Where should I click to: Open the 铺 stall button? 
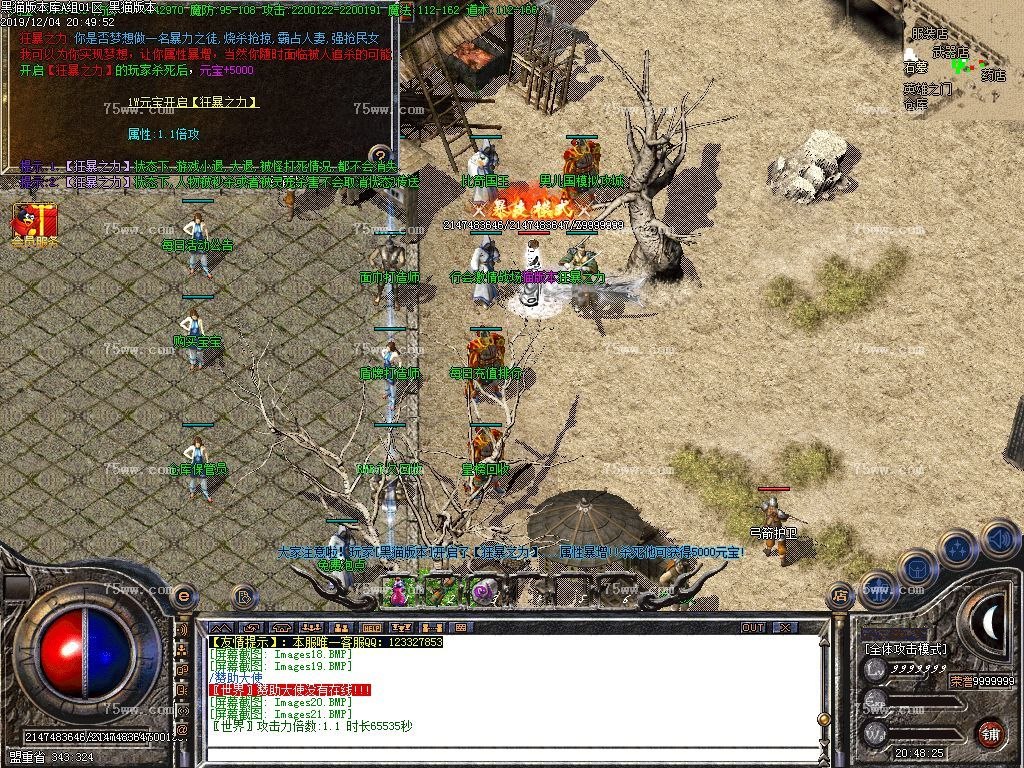tap(990, 732)
